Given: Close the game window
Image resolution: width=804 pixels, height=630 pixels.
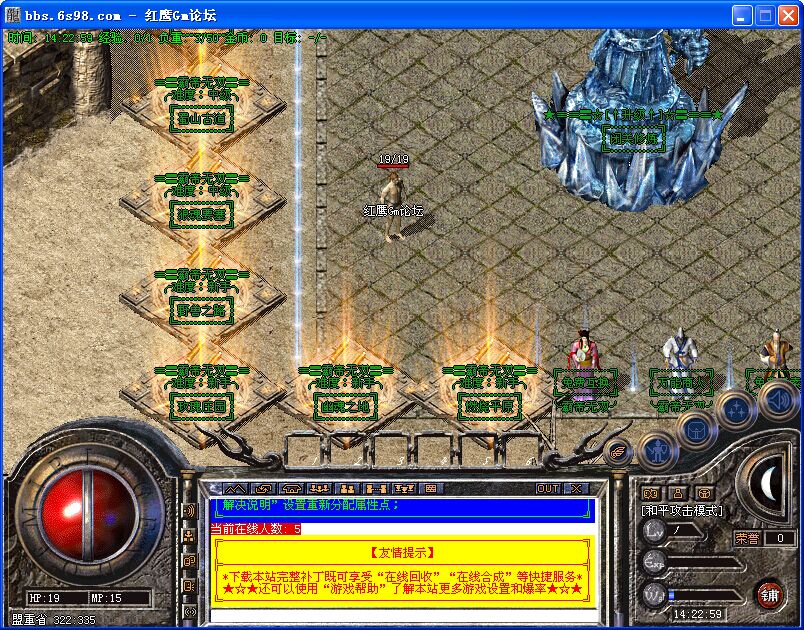Looking at the screenshot, I should click(788, 15).
